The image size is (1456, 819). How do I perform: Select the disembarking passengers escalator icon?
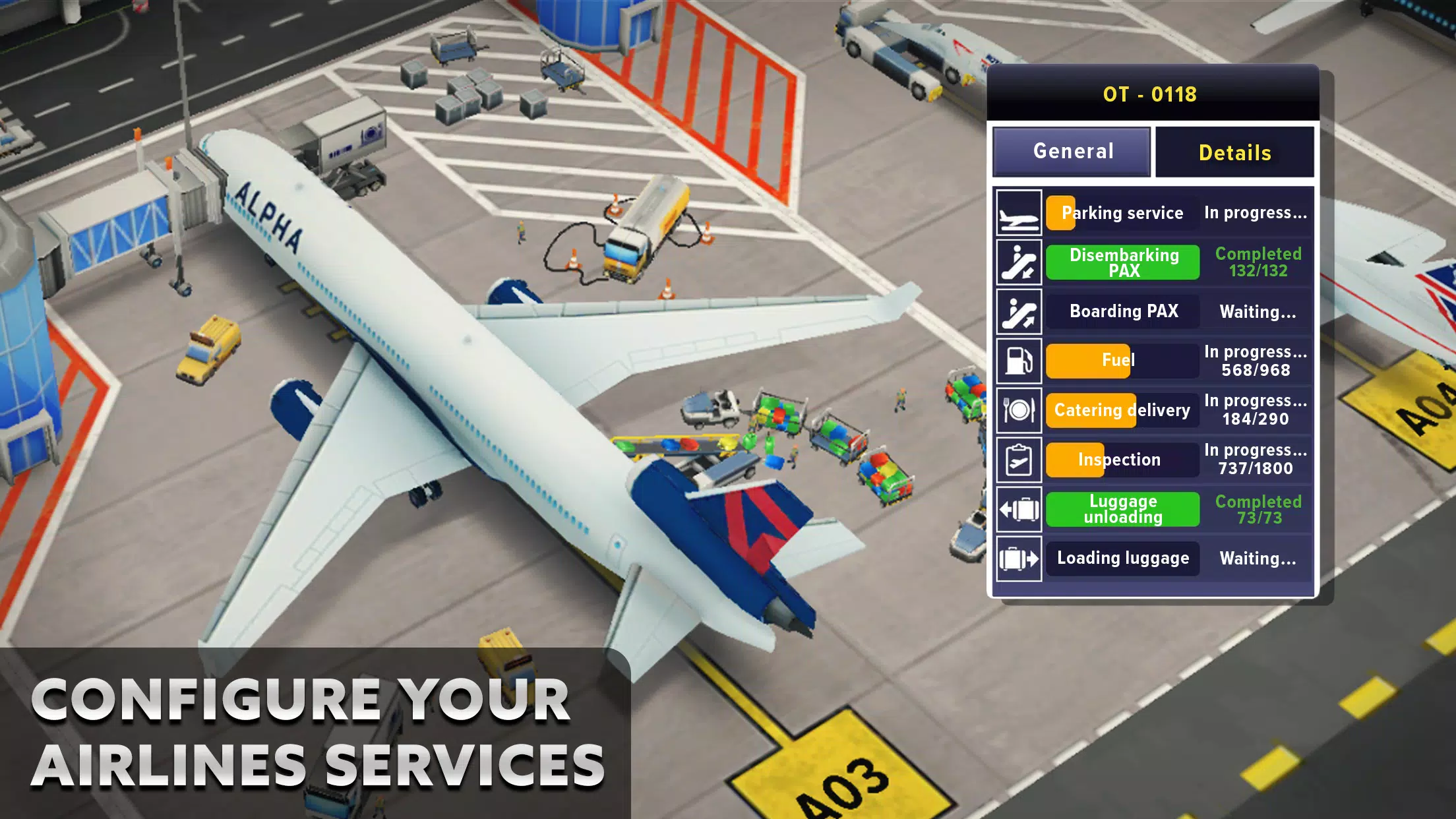click(1019, 262)
